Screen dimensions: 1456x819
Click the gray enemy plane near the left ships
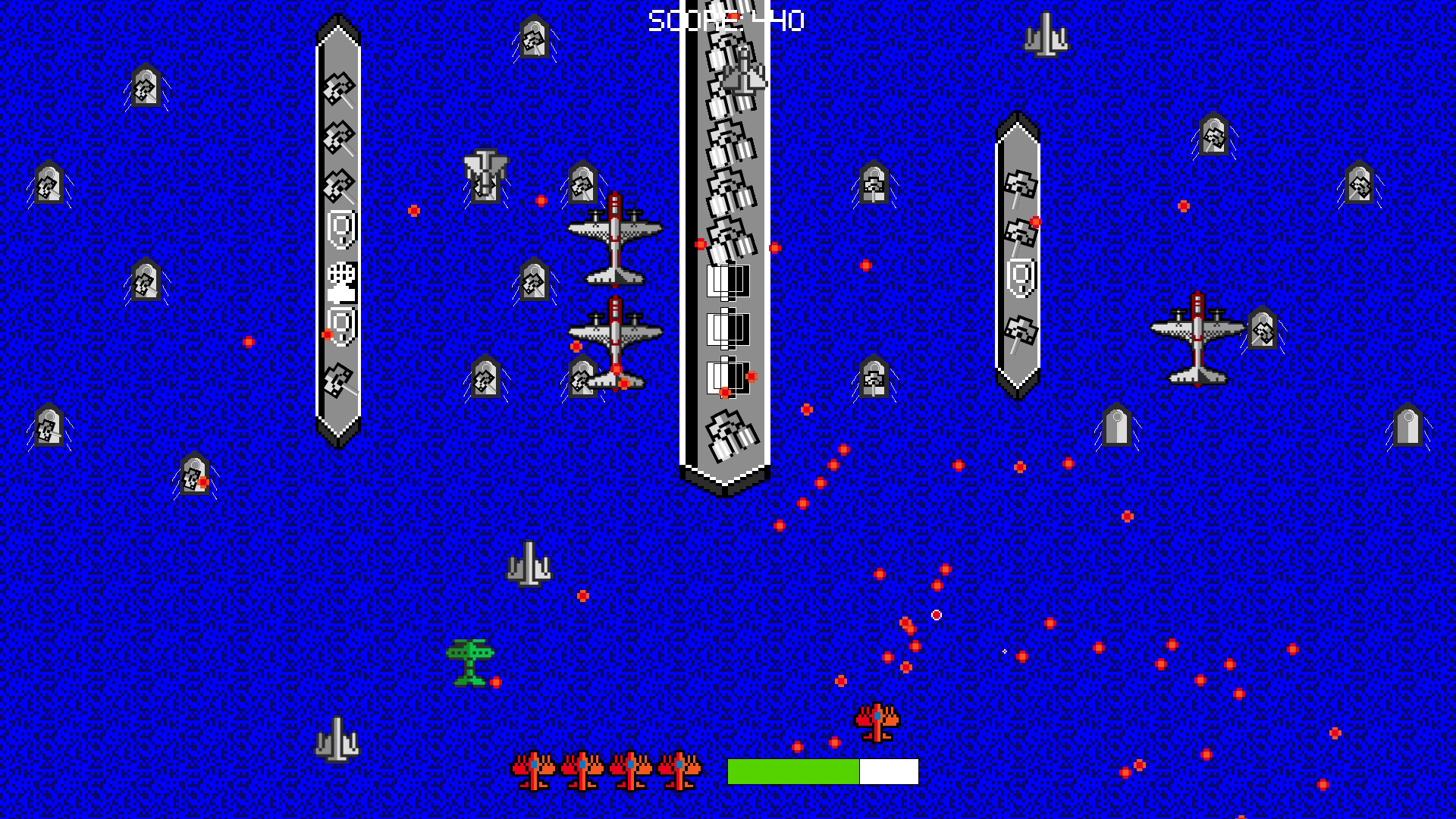click(x=484, y=174)
